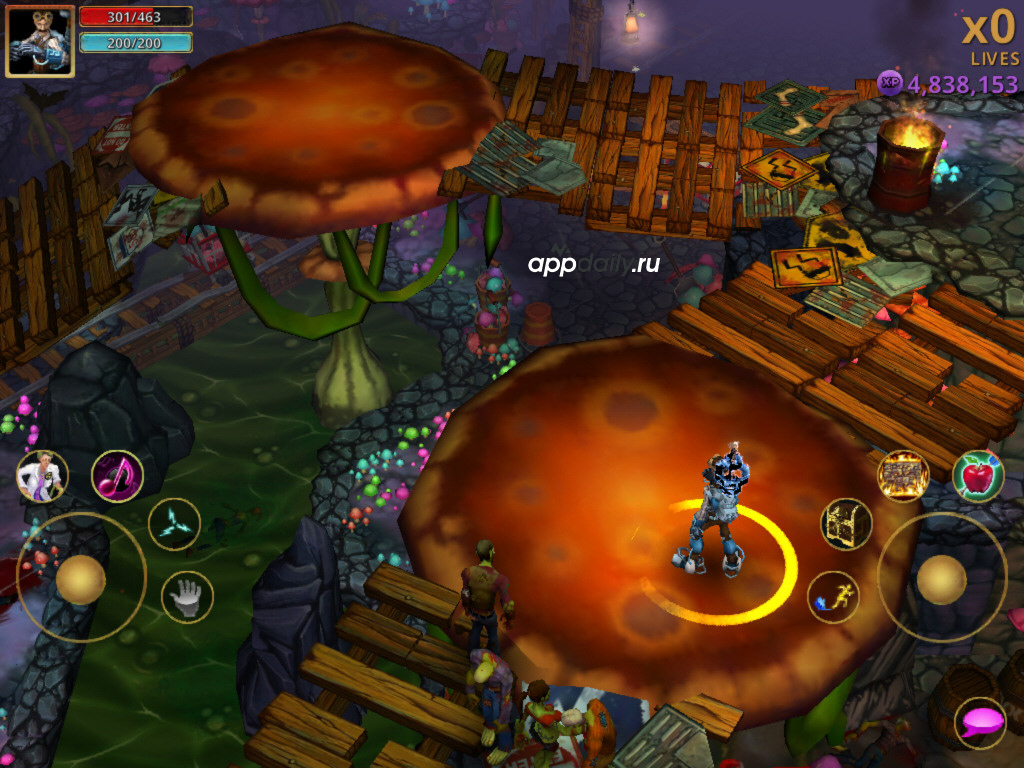The height and width of the screenshot is (768, 1024).
Task: Tap the right aiming joystick knob
Action: pyautogui.click(x=941, y=579)
